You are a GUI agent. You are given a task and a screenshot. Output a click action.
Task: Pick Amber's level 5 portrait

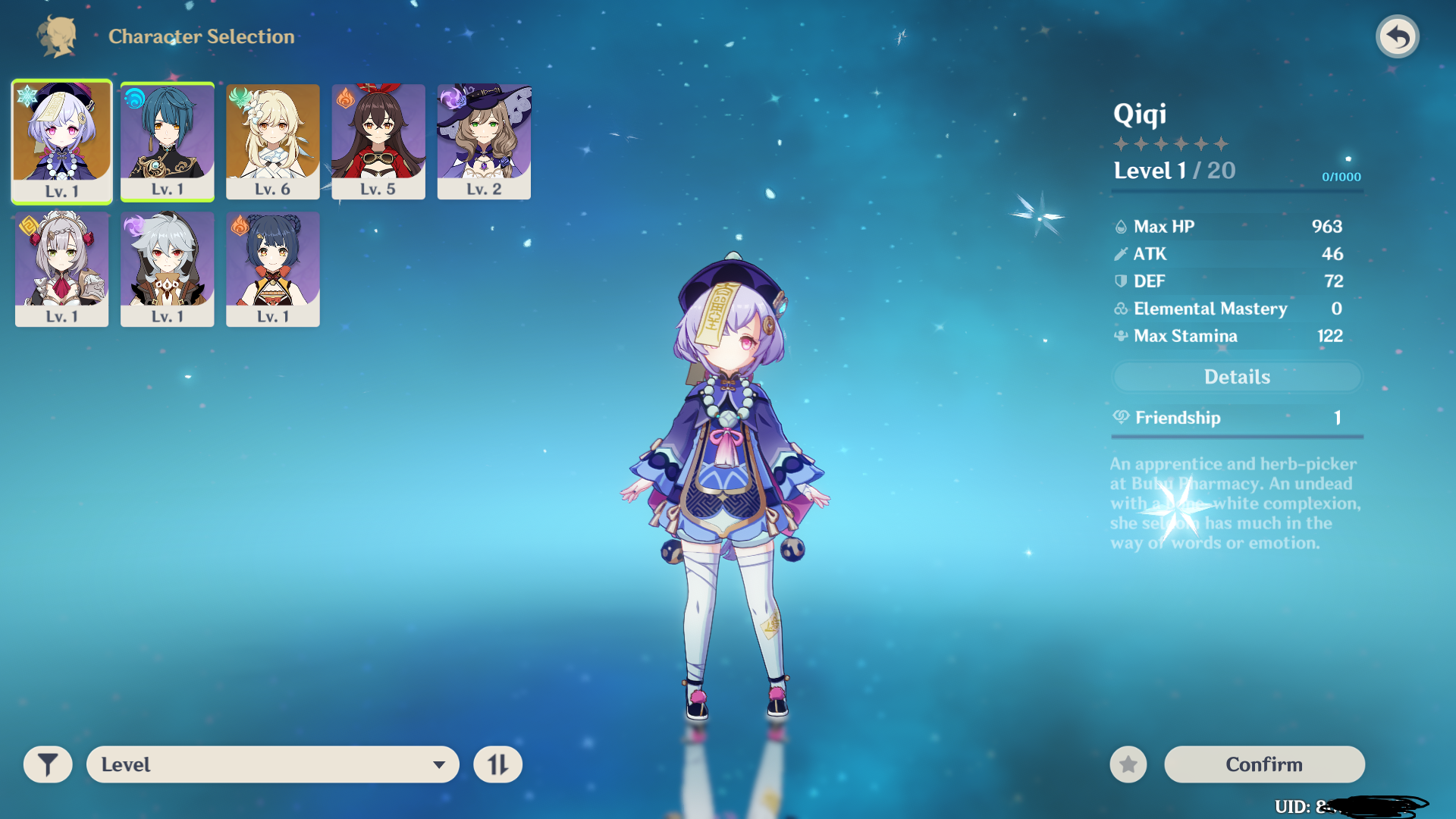378,141
